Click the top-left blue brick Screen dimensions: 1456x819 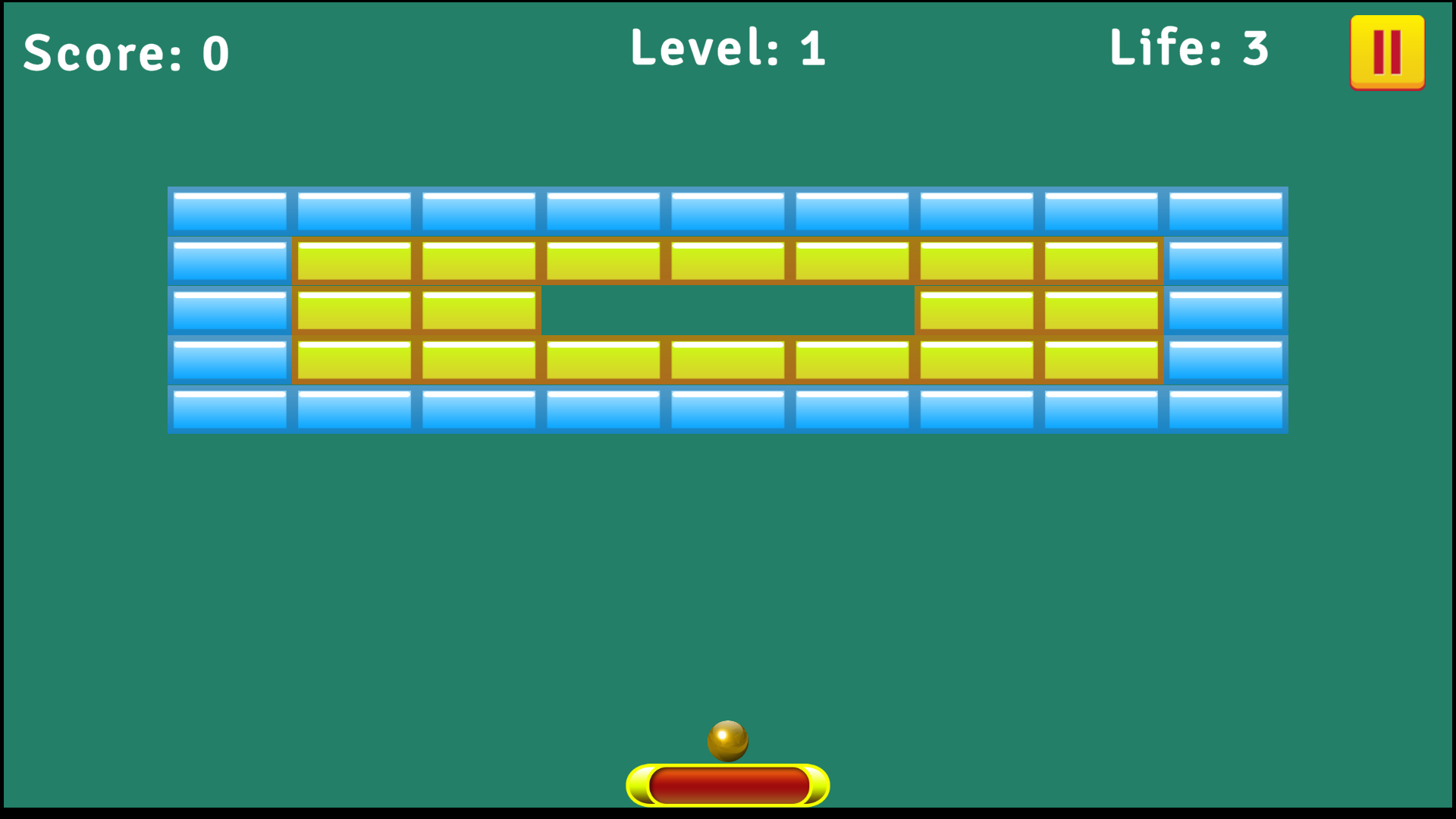pyautogui.click(x=229, y=212)
